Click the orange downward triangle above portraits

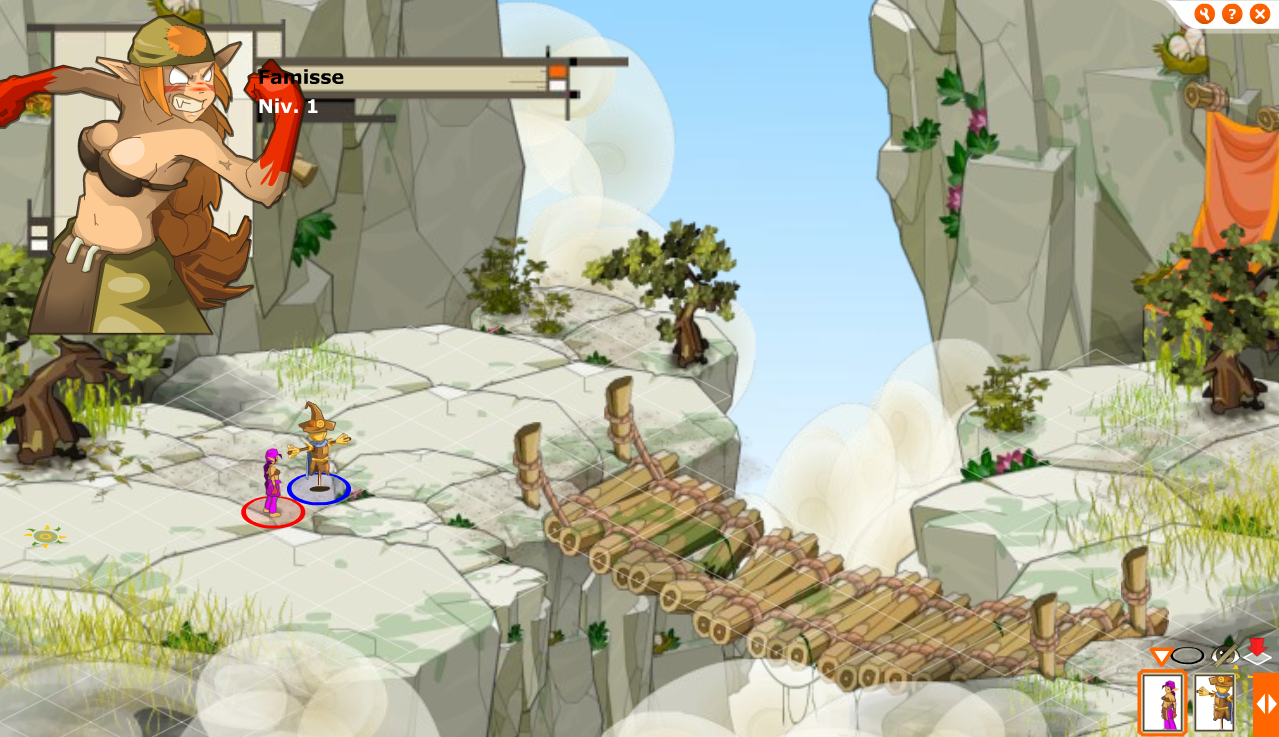(1160, 657)
